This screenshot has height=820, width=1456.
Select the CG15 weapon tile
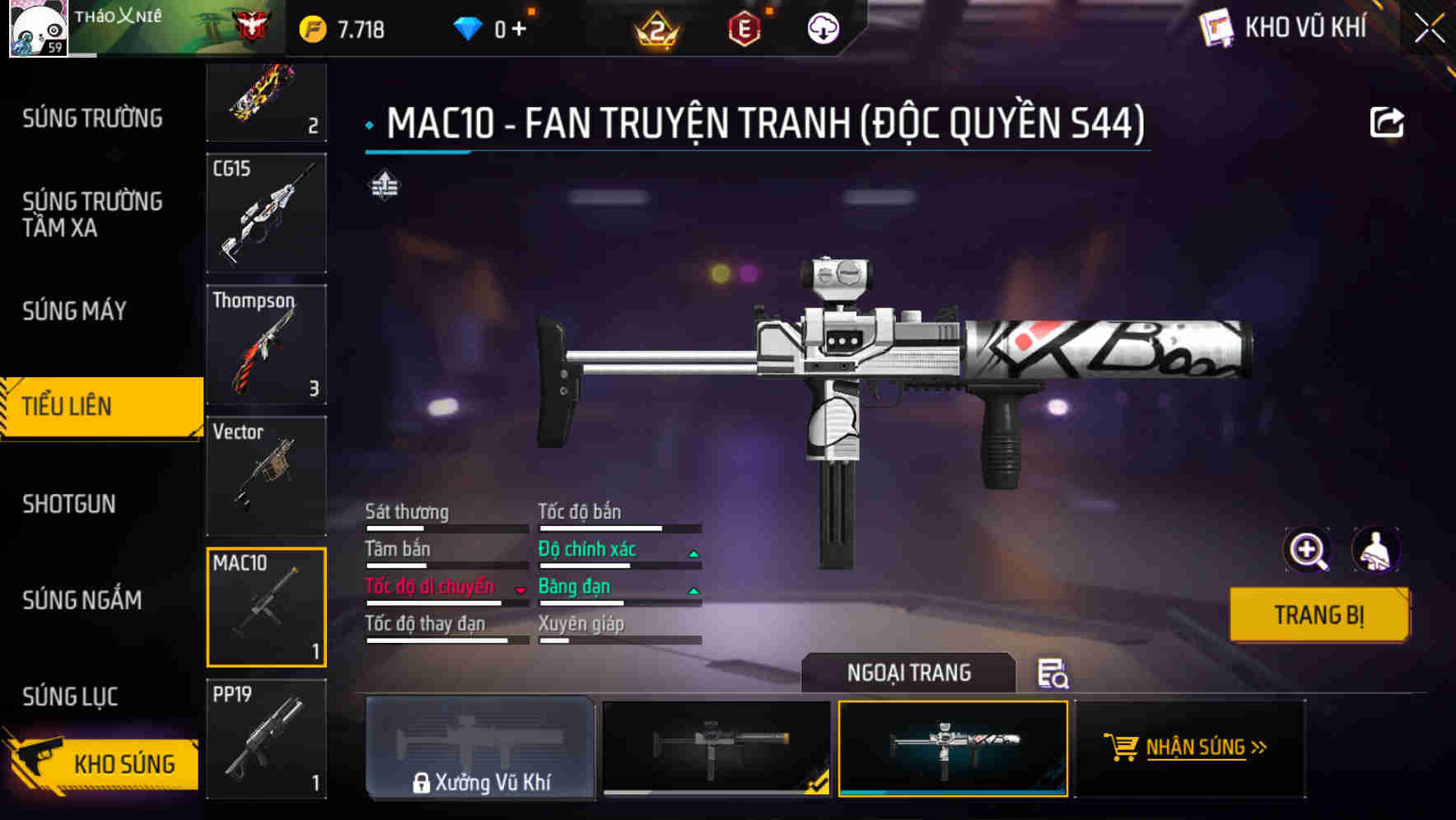click(x=266, y=213)
